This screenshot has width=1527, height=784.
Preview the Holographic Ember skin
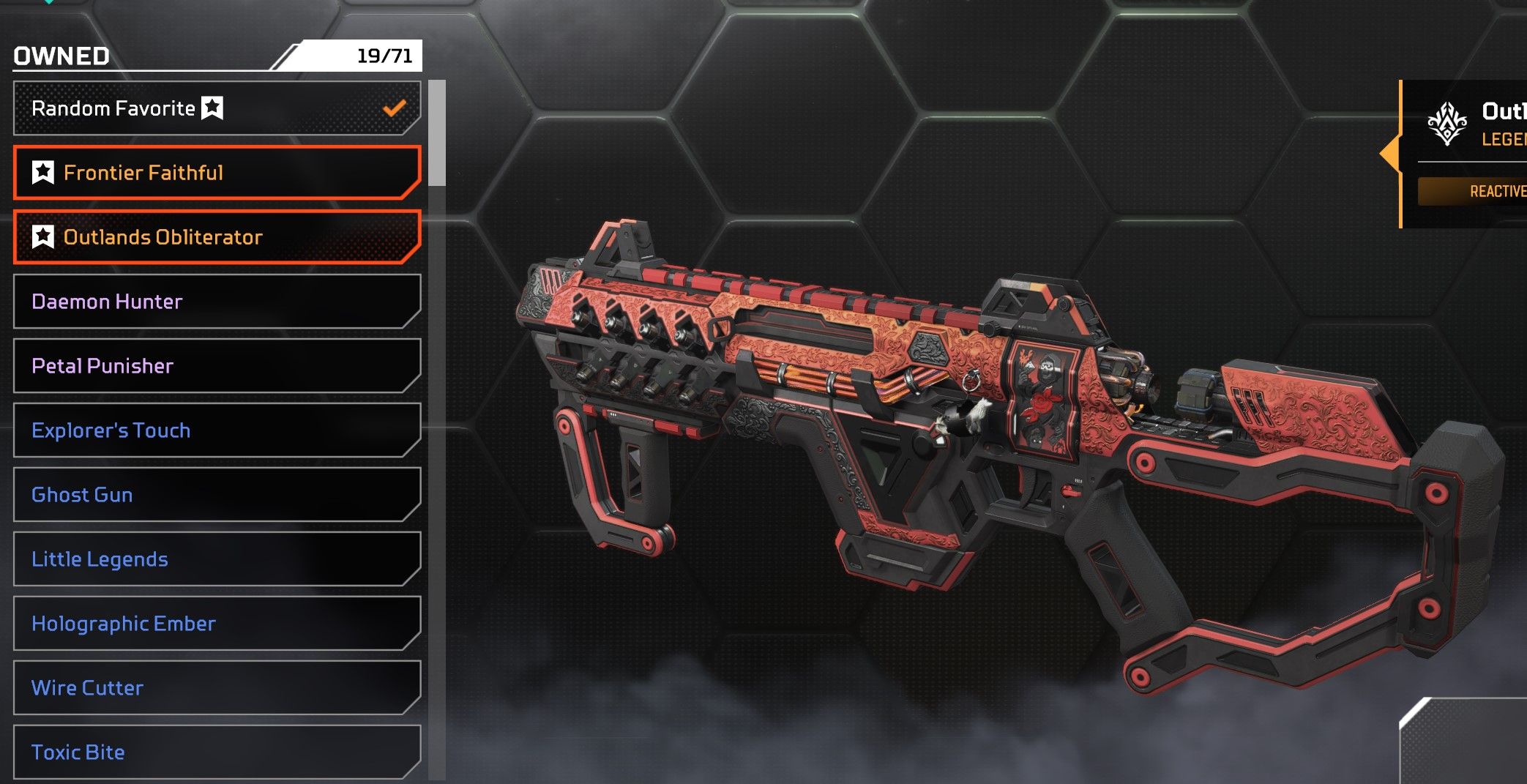[217, 624]
